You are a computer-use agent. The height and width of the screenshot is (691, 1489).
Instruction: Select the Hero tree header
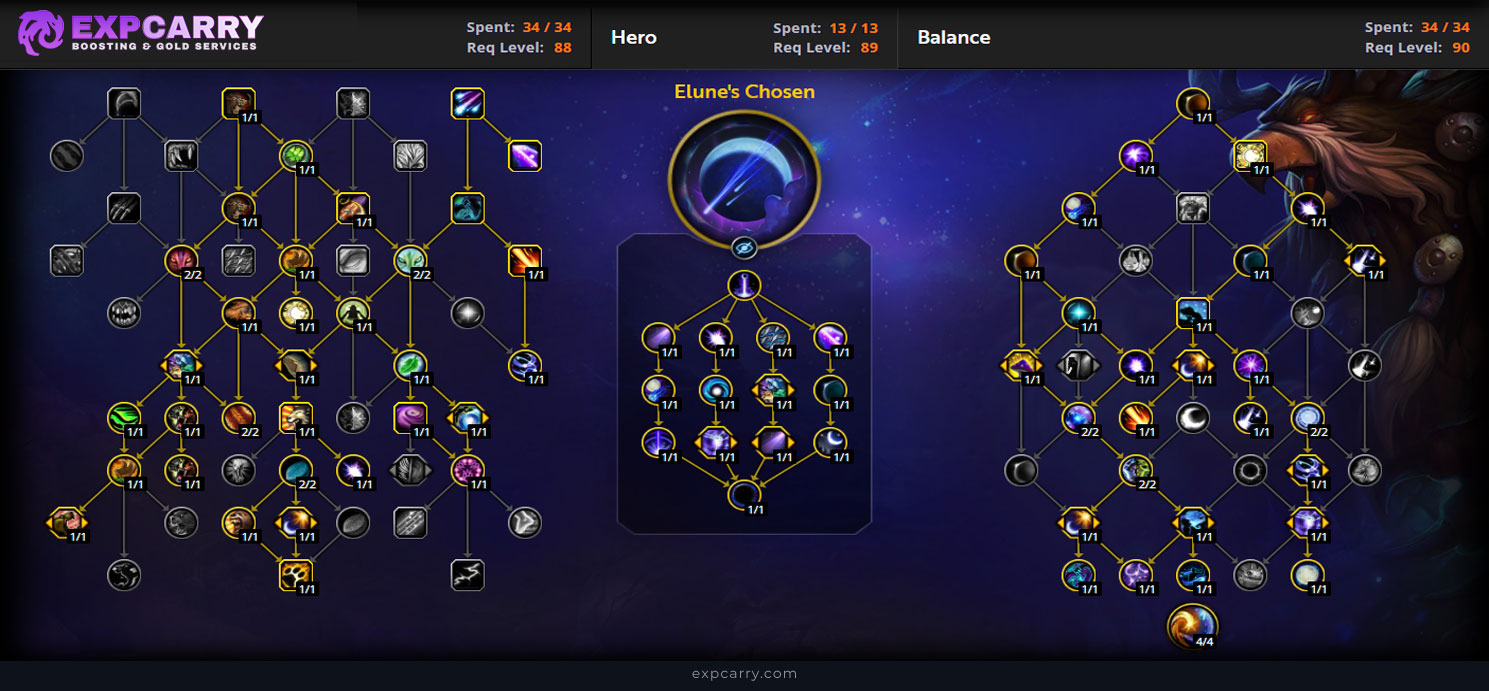[634, 38]
